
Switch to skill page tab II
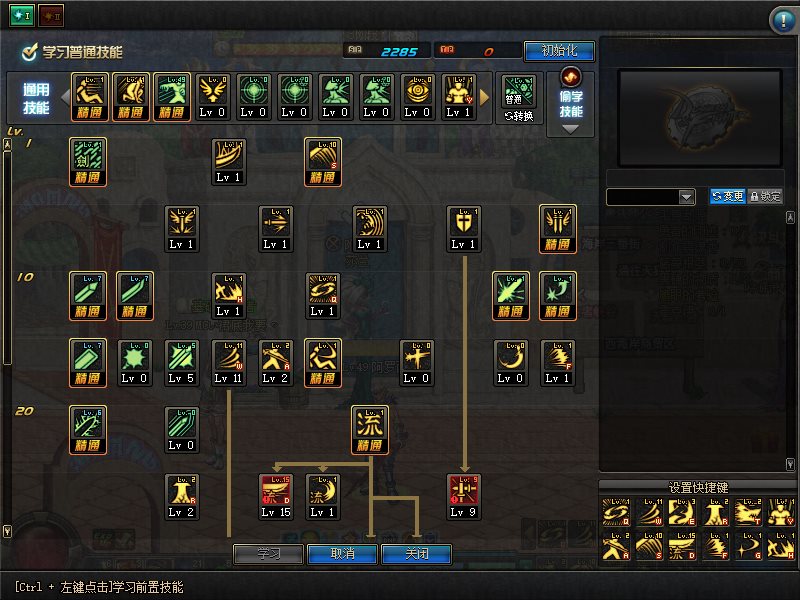point(50,17)
